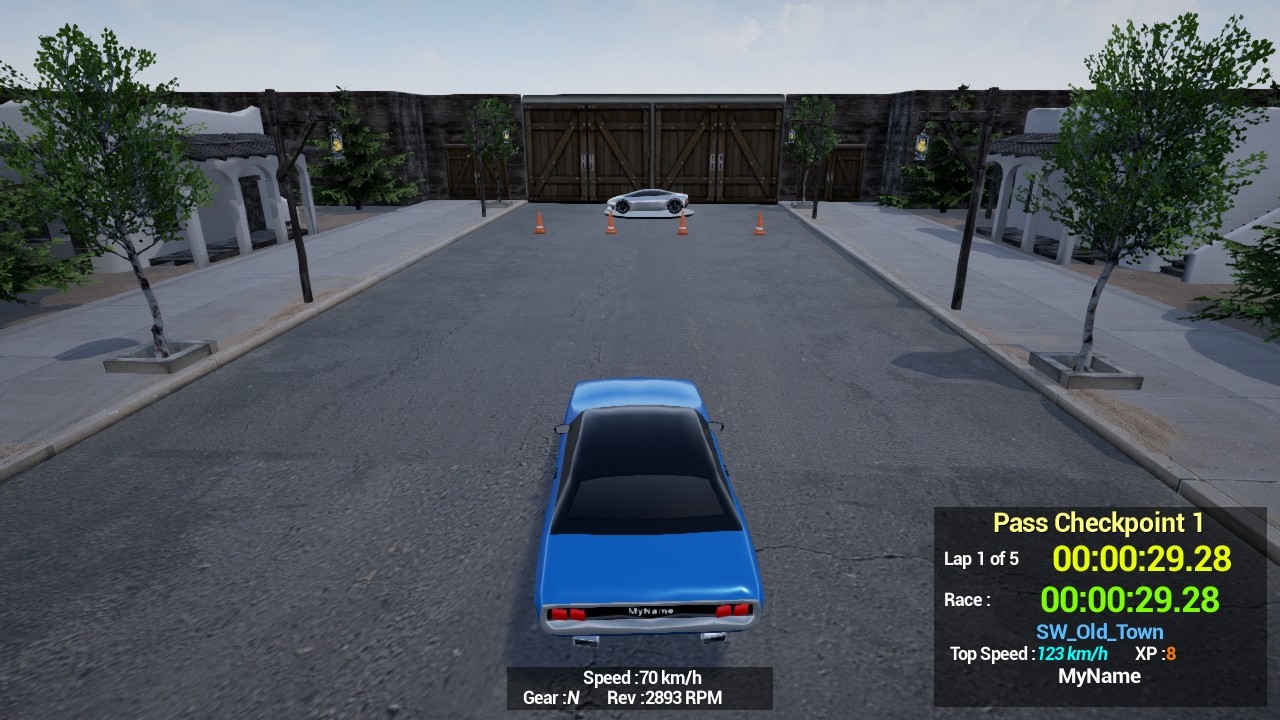
Task: Select the yellow lap timer display
Action: coord(1143,560)
